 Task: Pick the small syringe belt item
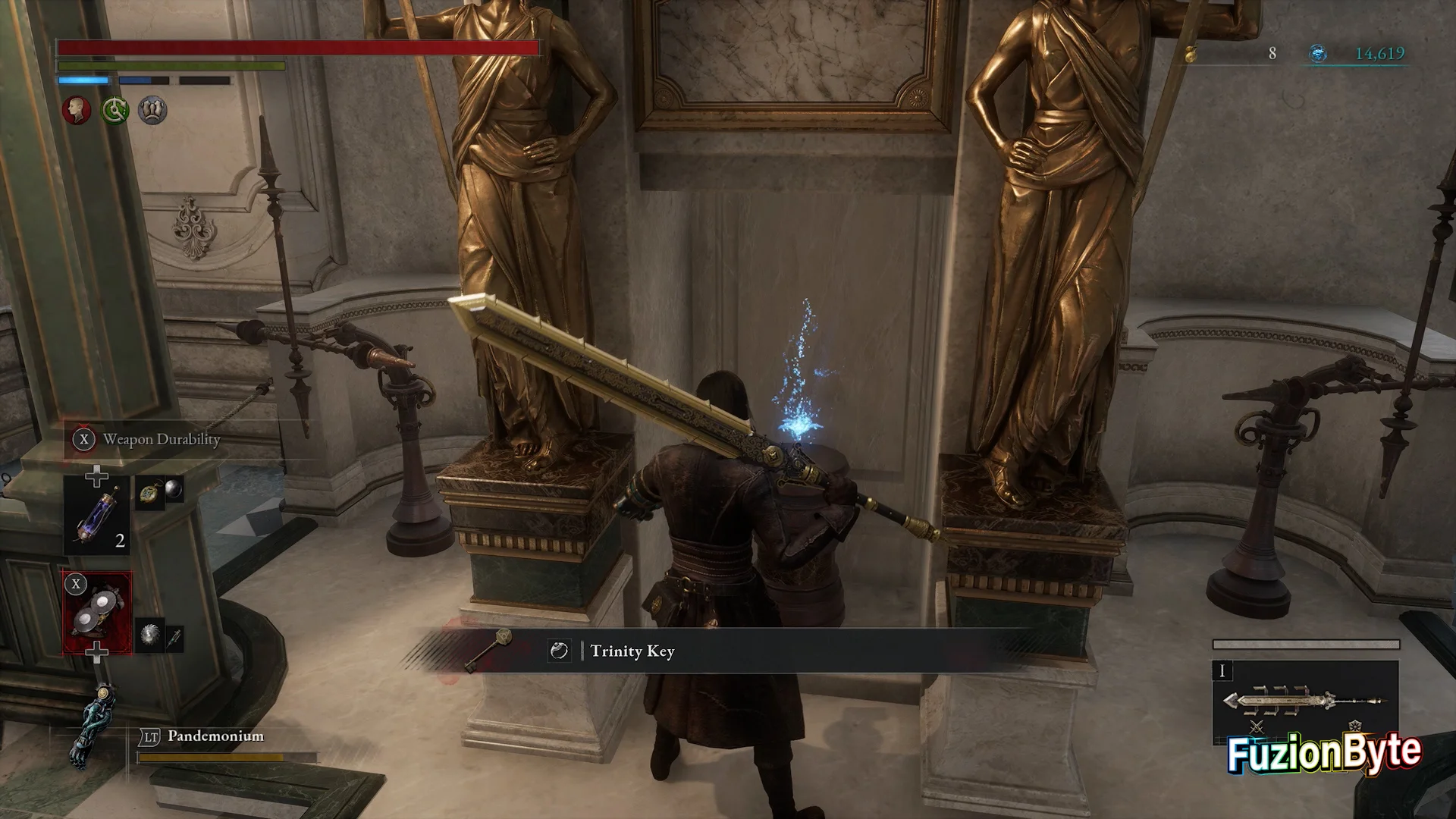pos(174,639)
